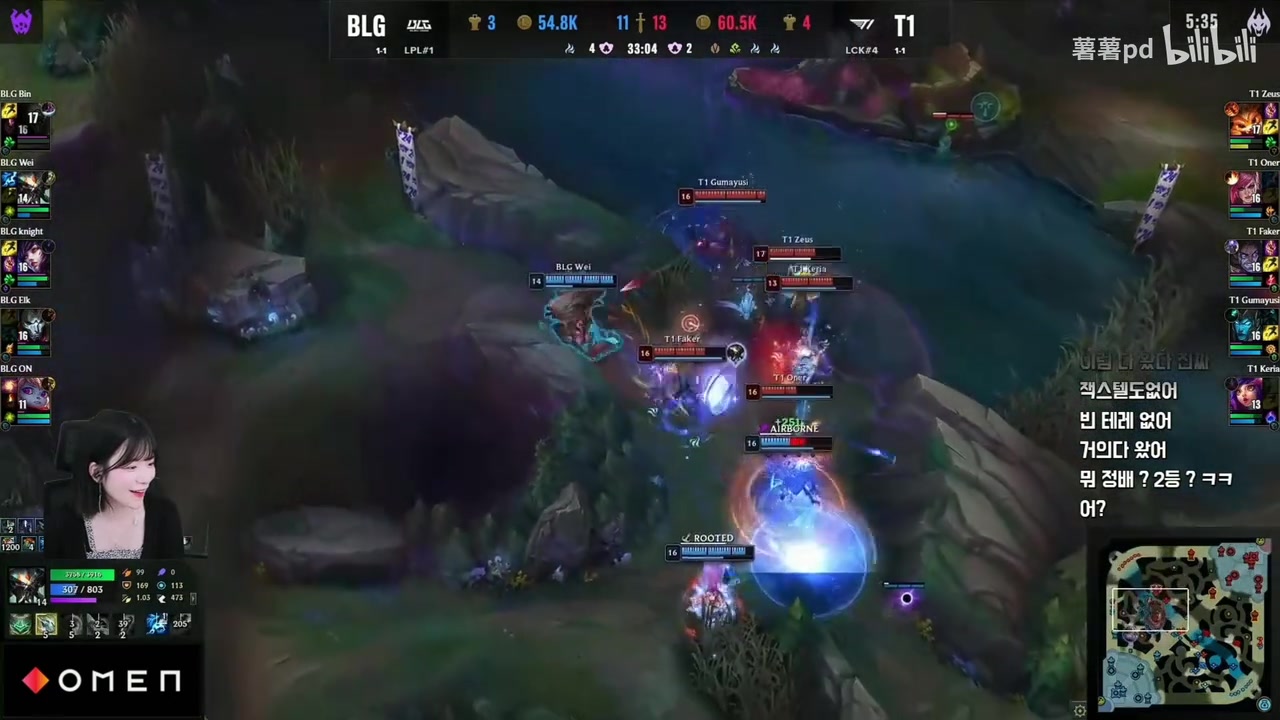Click the armor stat icon
Image resolution: width=1280 pixels, height=720 pixels.
coord(127,585)
